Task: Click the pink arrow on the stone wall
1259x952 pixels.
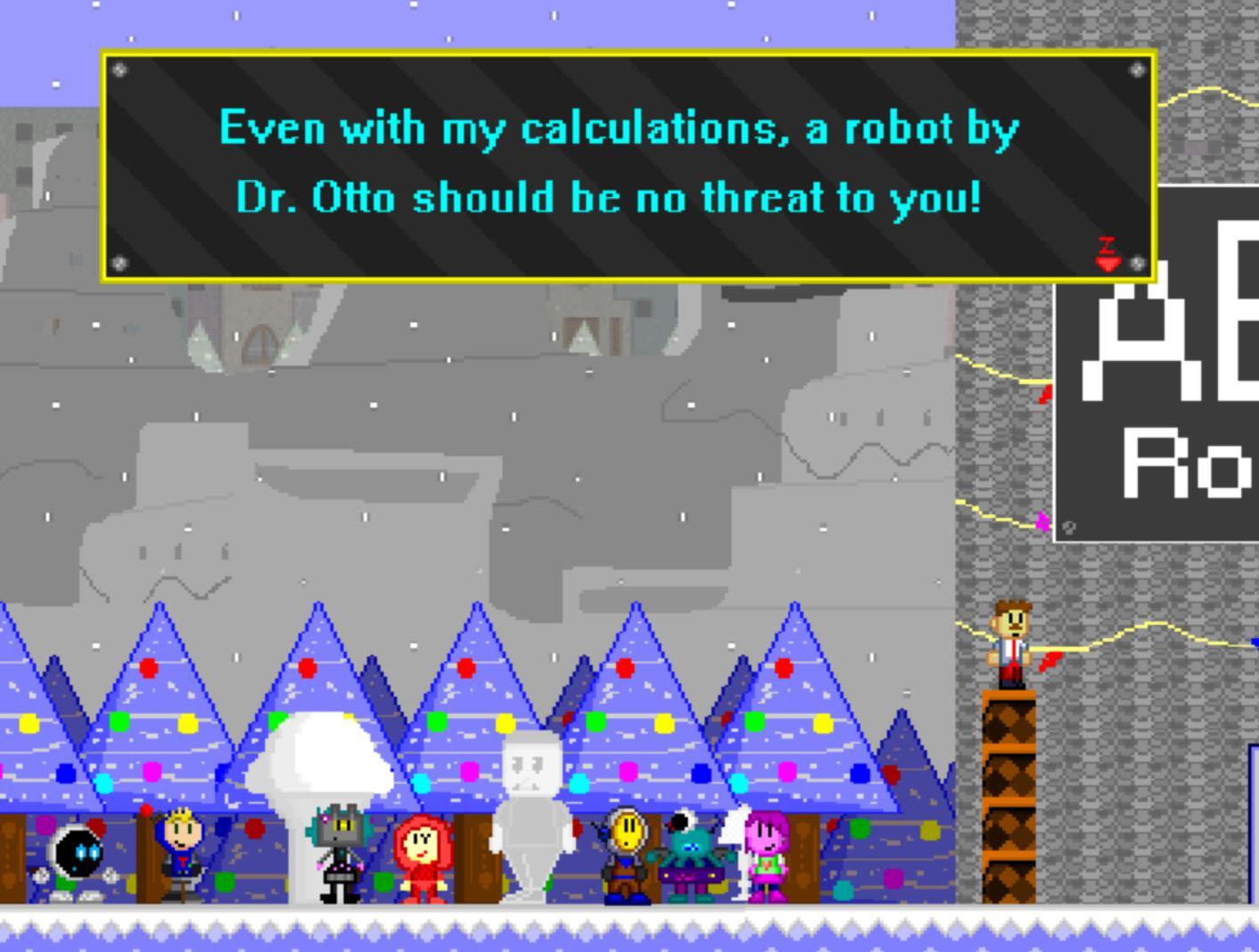Action: point(1041,526)
